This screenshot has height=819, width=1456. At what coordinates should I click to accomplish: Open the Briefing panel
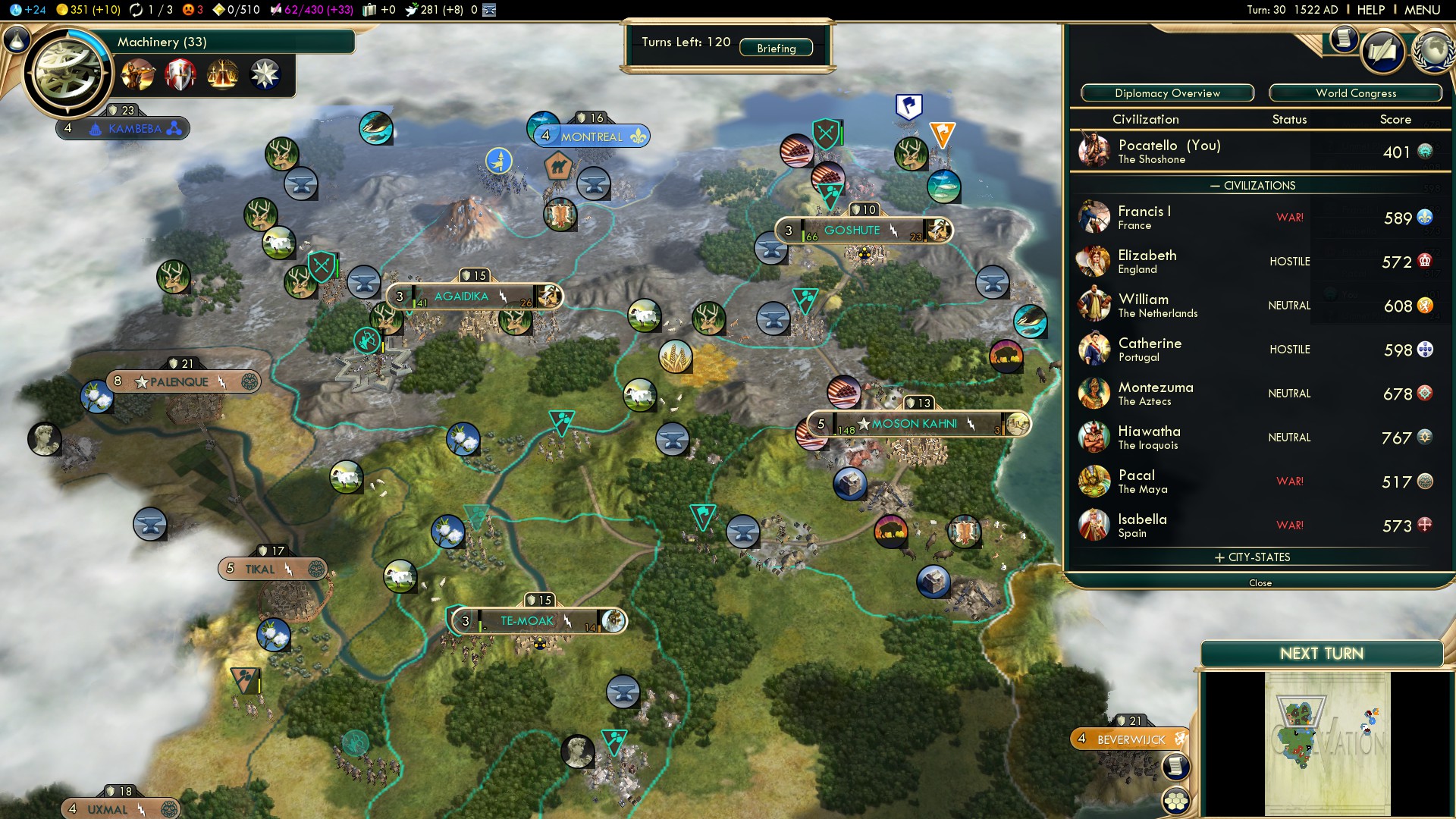[776, 49]
